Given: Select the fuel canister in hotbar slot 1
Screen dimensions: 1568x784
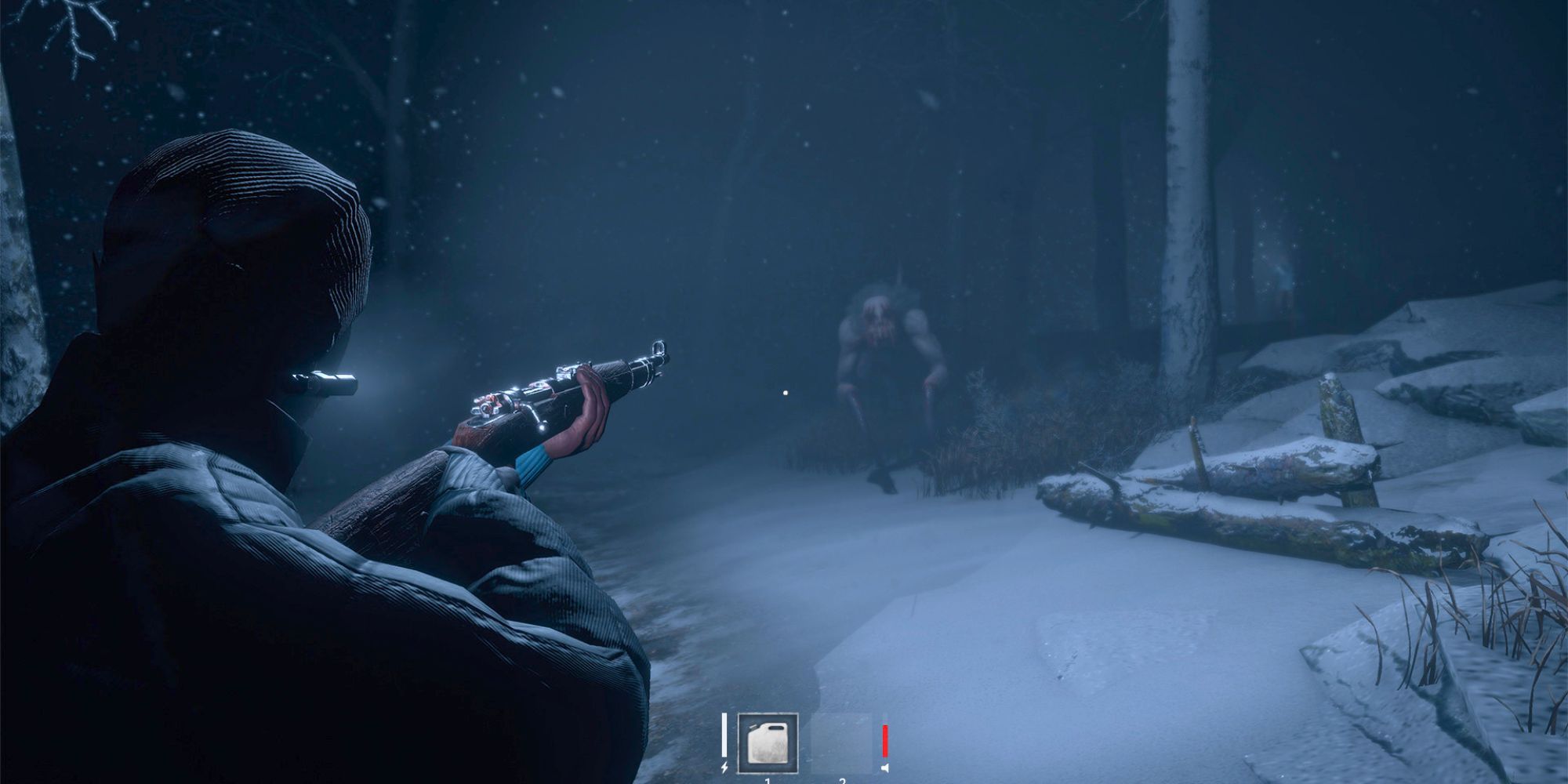Looking at the screenshot, I should pos(768,743).
